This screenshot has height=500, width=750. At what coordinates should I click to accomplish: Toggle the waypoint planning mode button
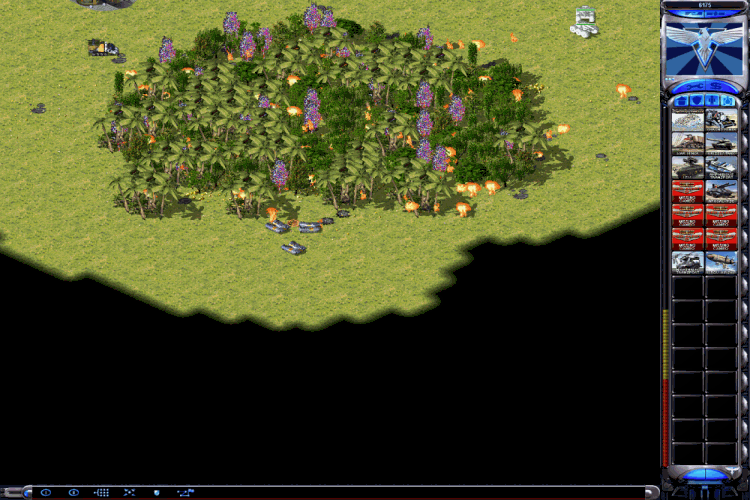tap(186, 492)
